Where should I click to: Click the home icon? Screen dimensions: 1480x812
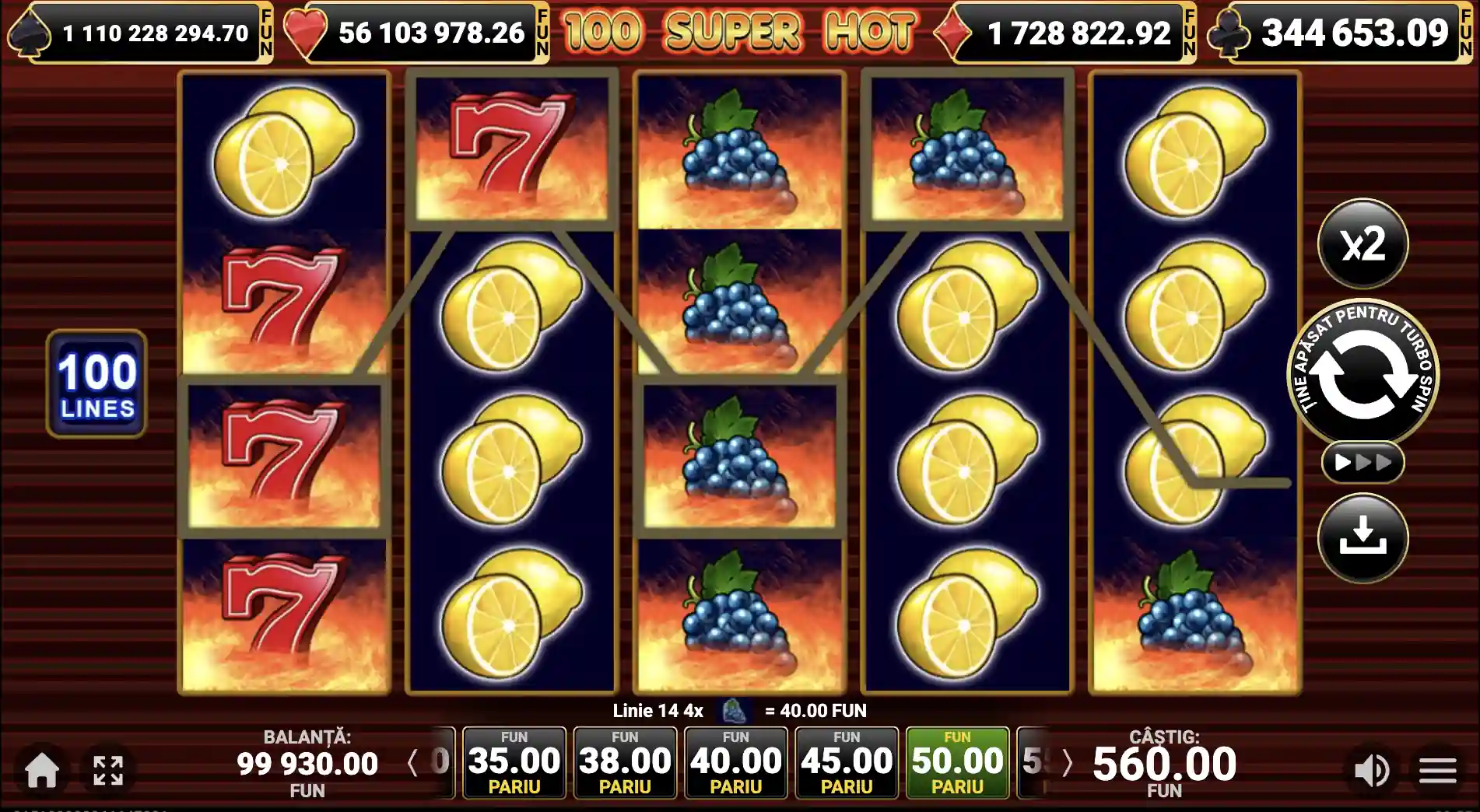(43, 771)
